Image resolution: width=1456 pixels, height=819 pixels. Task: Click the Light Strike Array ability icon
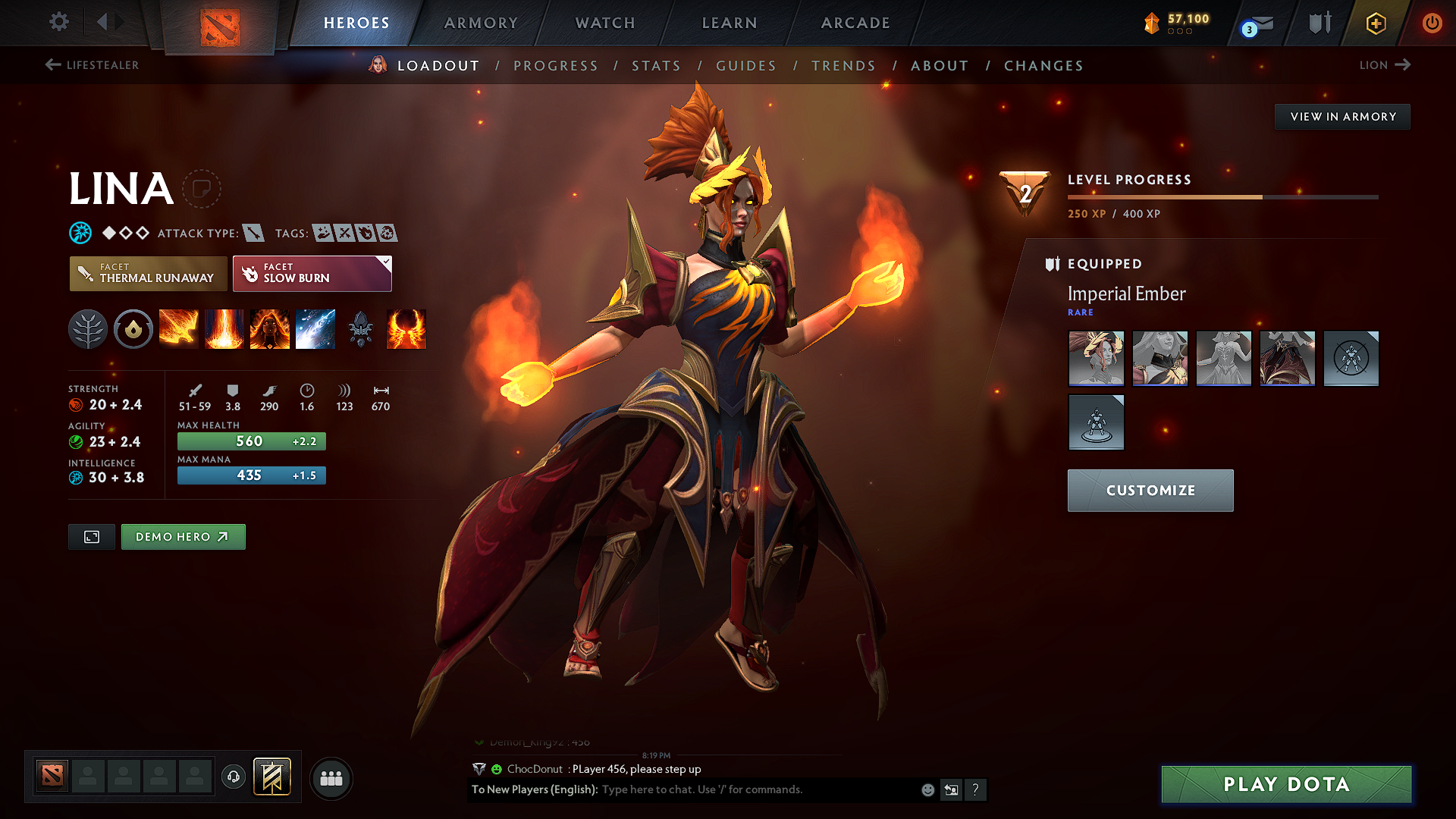[x=224, y=329]
